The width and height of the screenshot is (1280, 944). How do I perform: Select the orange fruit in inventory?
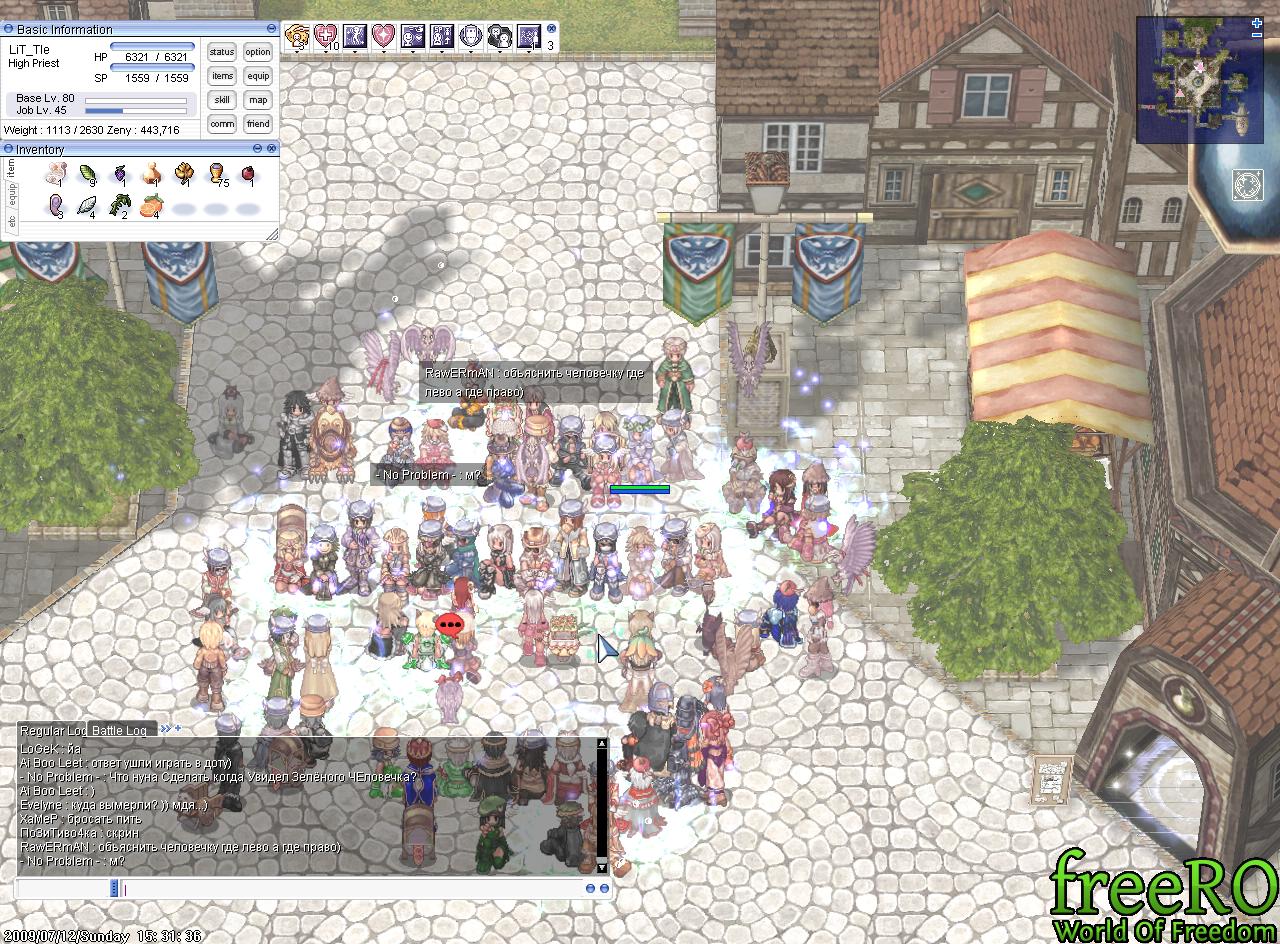[152, 206]
